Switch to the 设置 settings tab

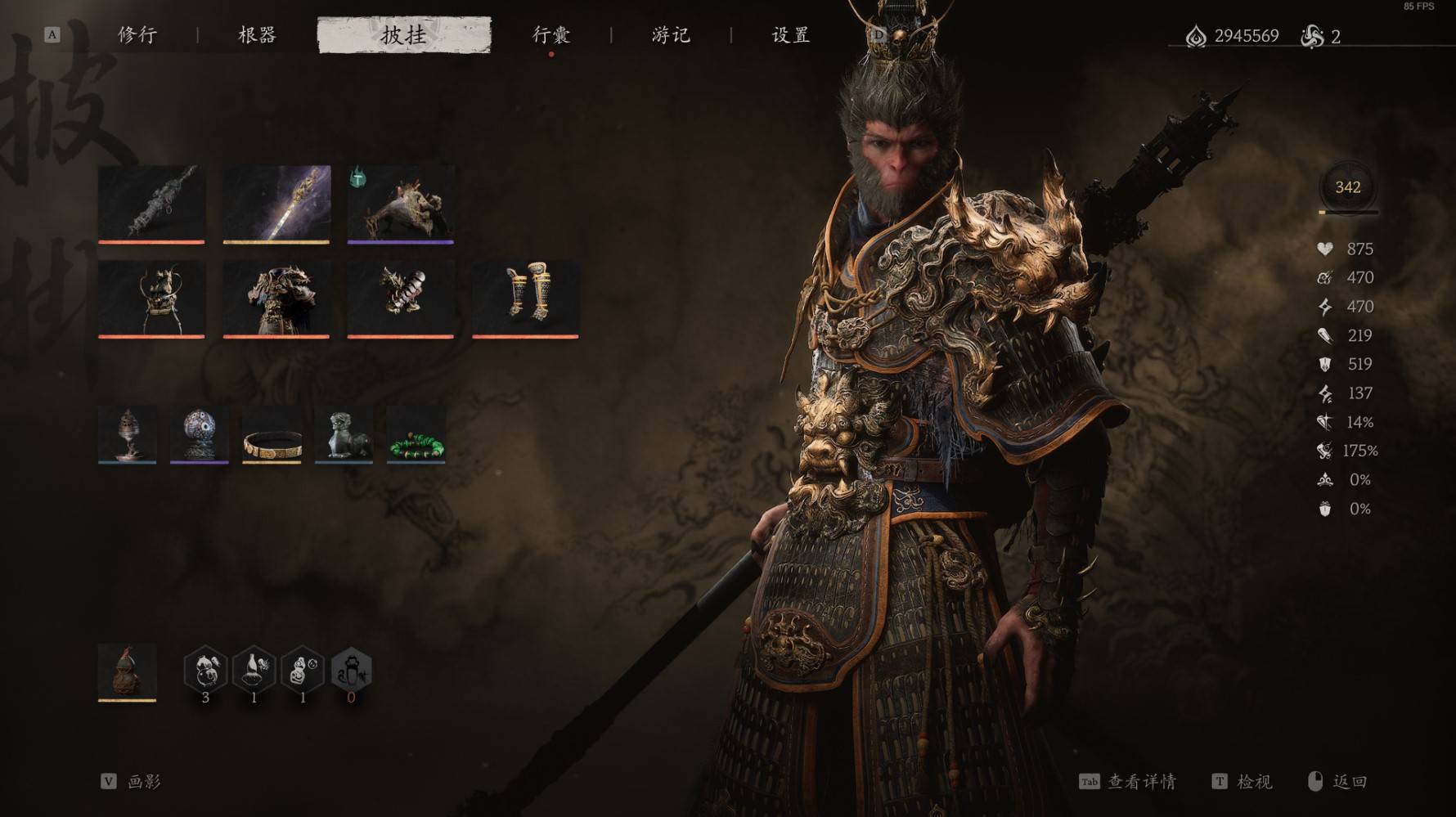(x=791, y=35)
